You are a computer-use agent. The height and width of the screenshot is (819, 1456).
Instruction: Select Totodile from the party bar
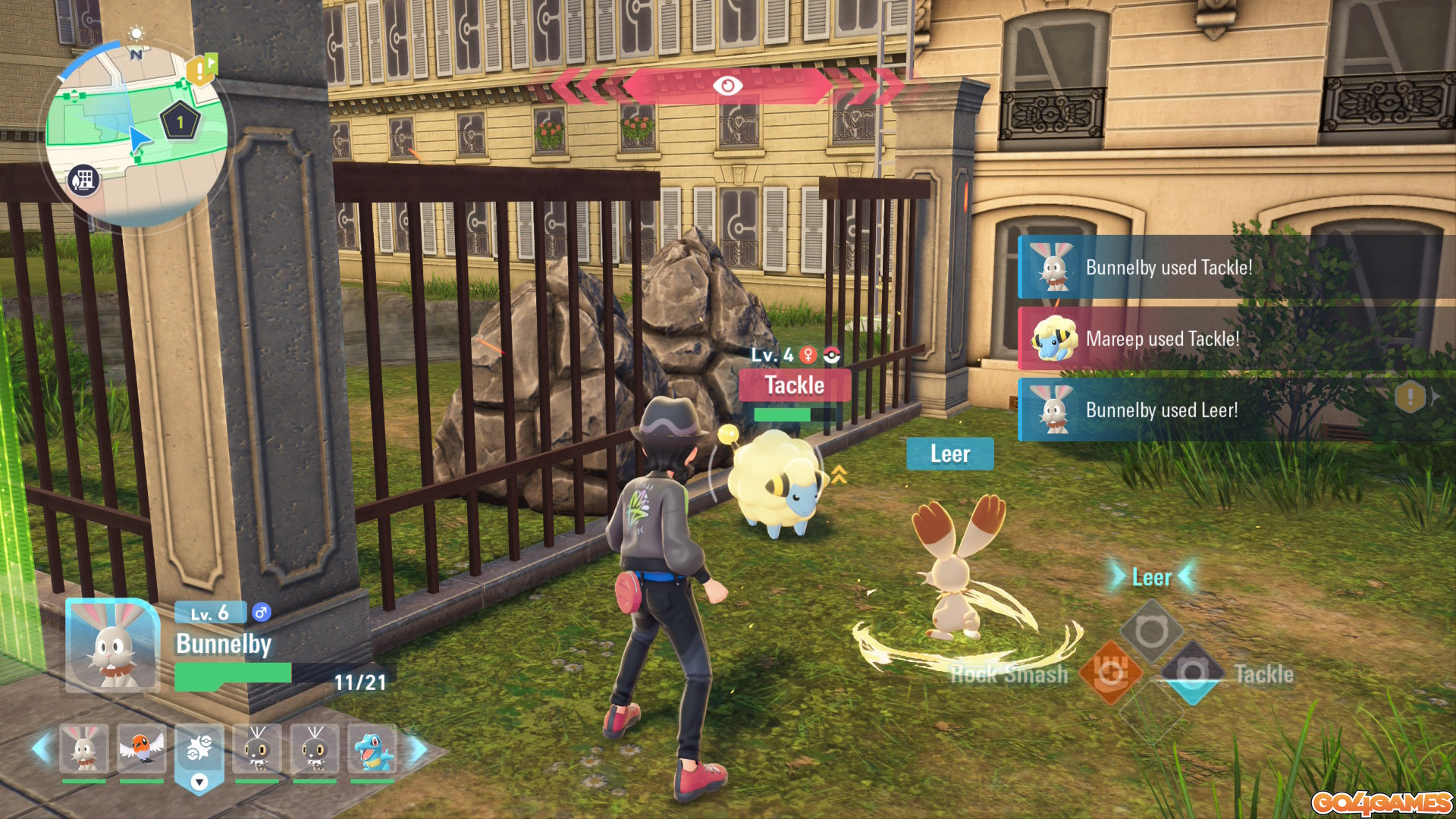point(372,748)
